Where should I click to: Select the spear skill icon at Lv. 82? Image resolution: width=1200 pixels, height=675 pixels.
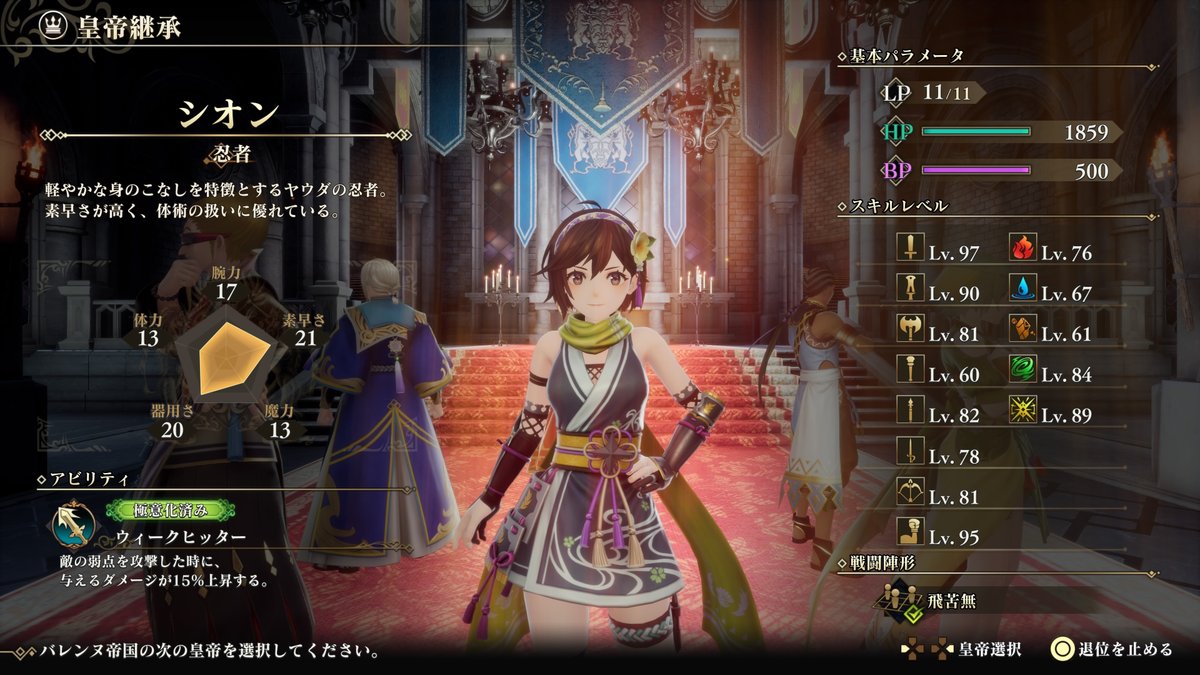point(911,410)
